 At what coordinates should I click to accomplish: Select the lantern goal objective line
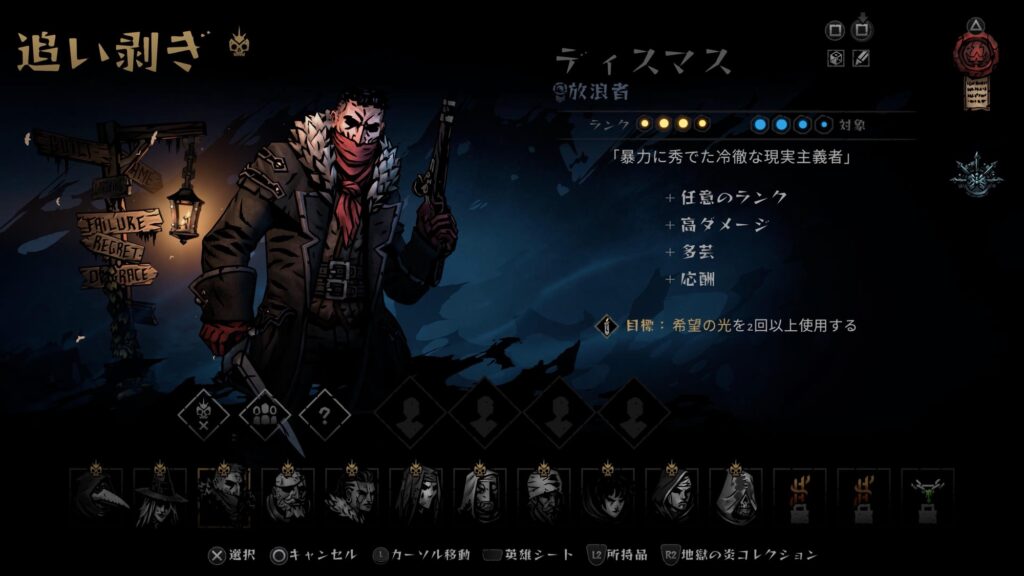click(730, 326)
